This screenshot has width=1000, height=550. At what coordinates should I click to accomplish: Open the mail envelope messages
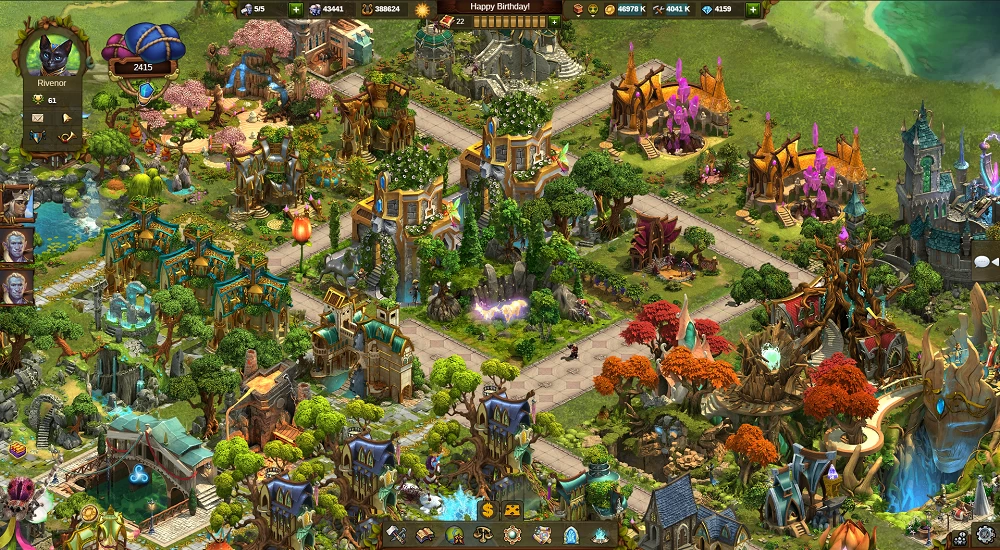click(38, 117)
